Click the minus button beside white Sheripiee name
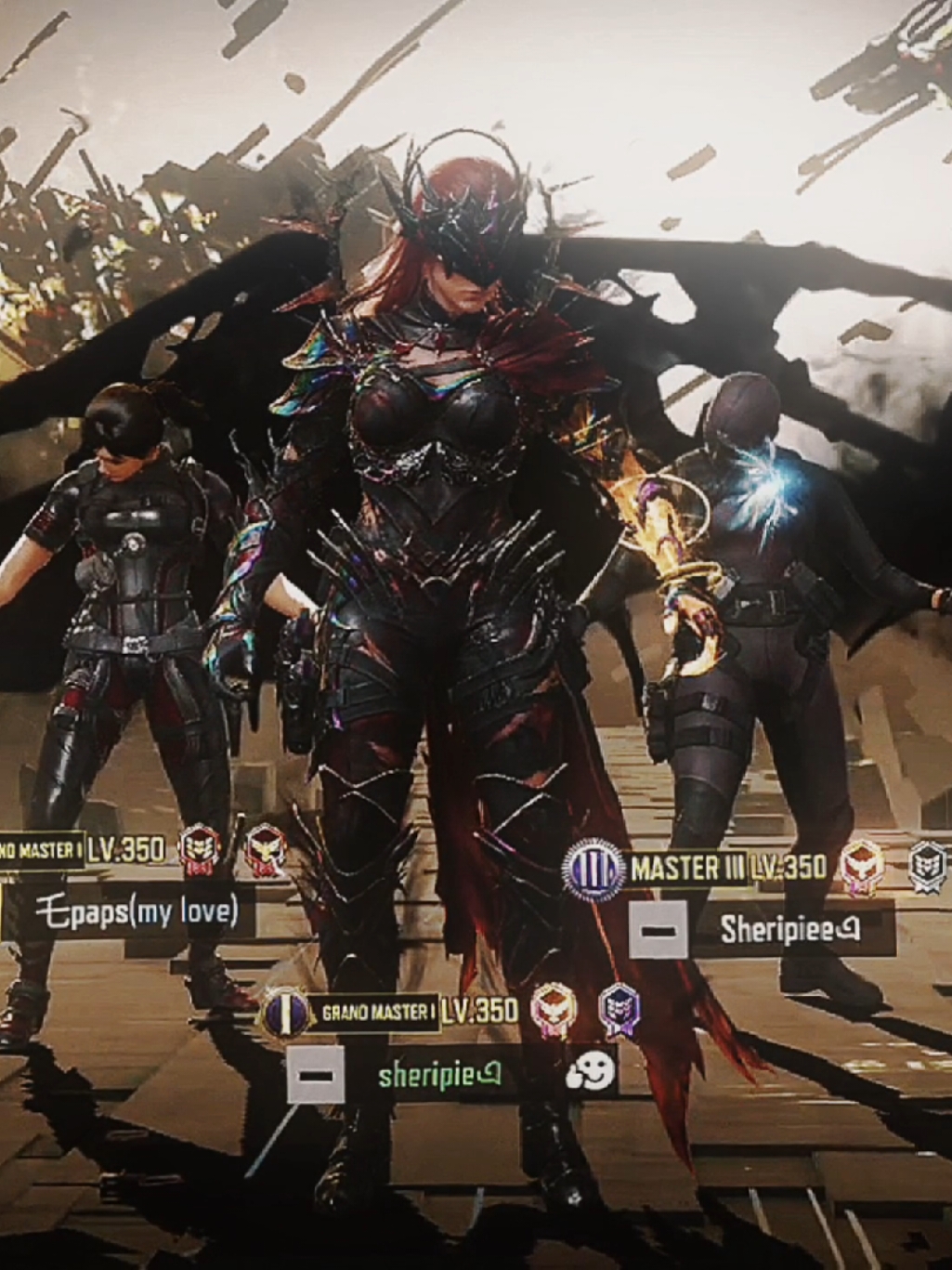 coord(659,928)
